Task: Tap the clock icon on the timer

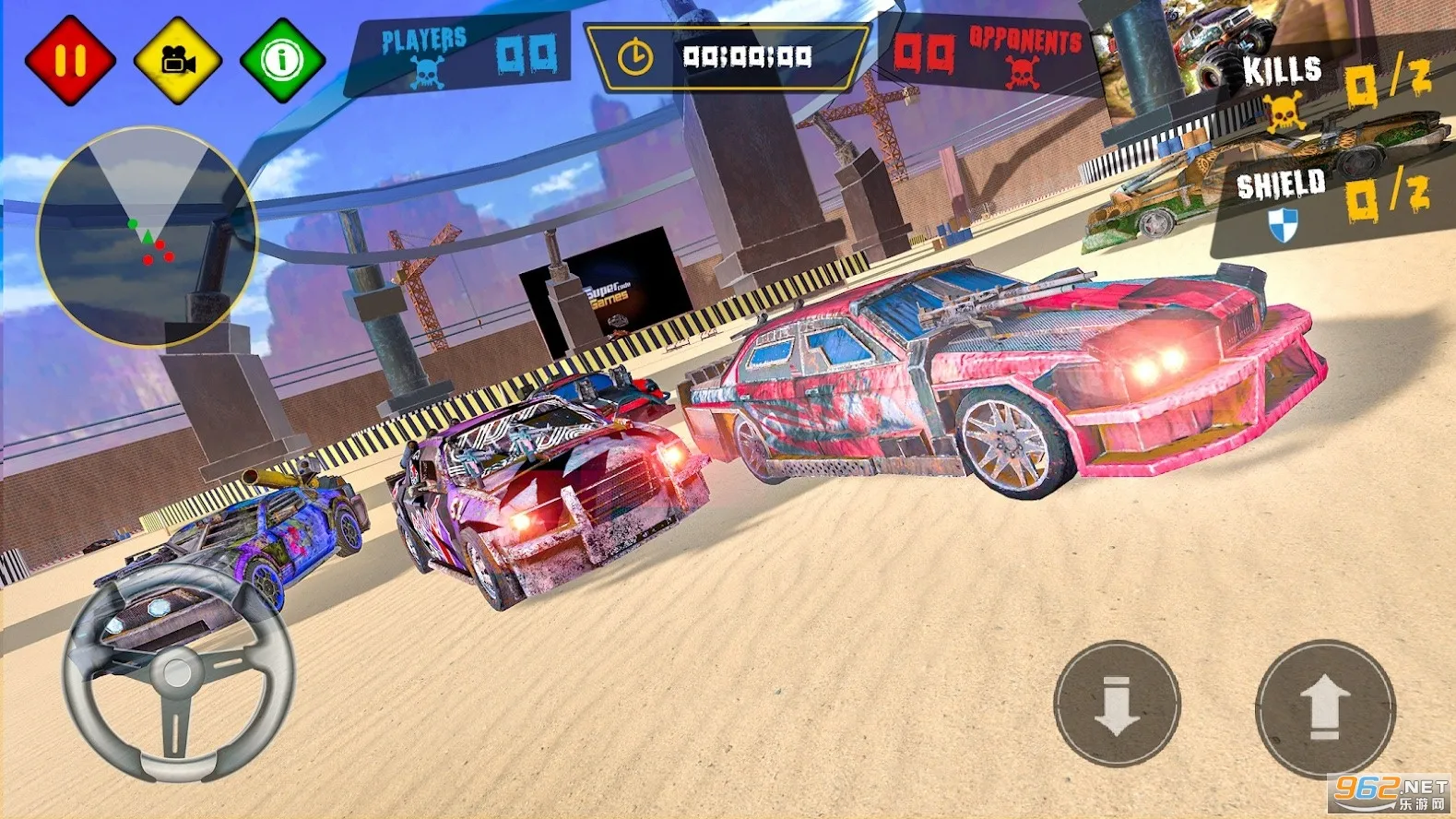Action: pos(636,55)
